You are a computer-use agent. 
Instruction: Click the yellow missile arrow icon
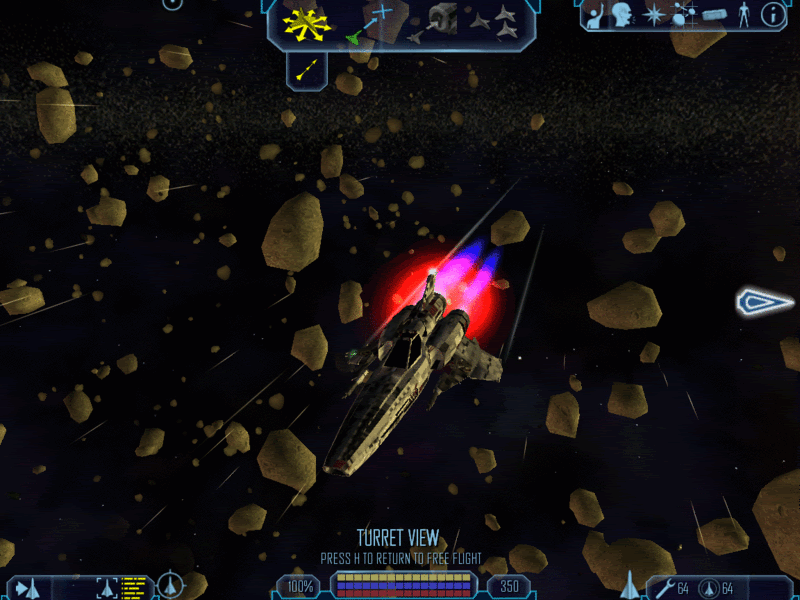[308, 69]
